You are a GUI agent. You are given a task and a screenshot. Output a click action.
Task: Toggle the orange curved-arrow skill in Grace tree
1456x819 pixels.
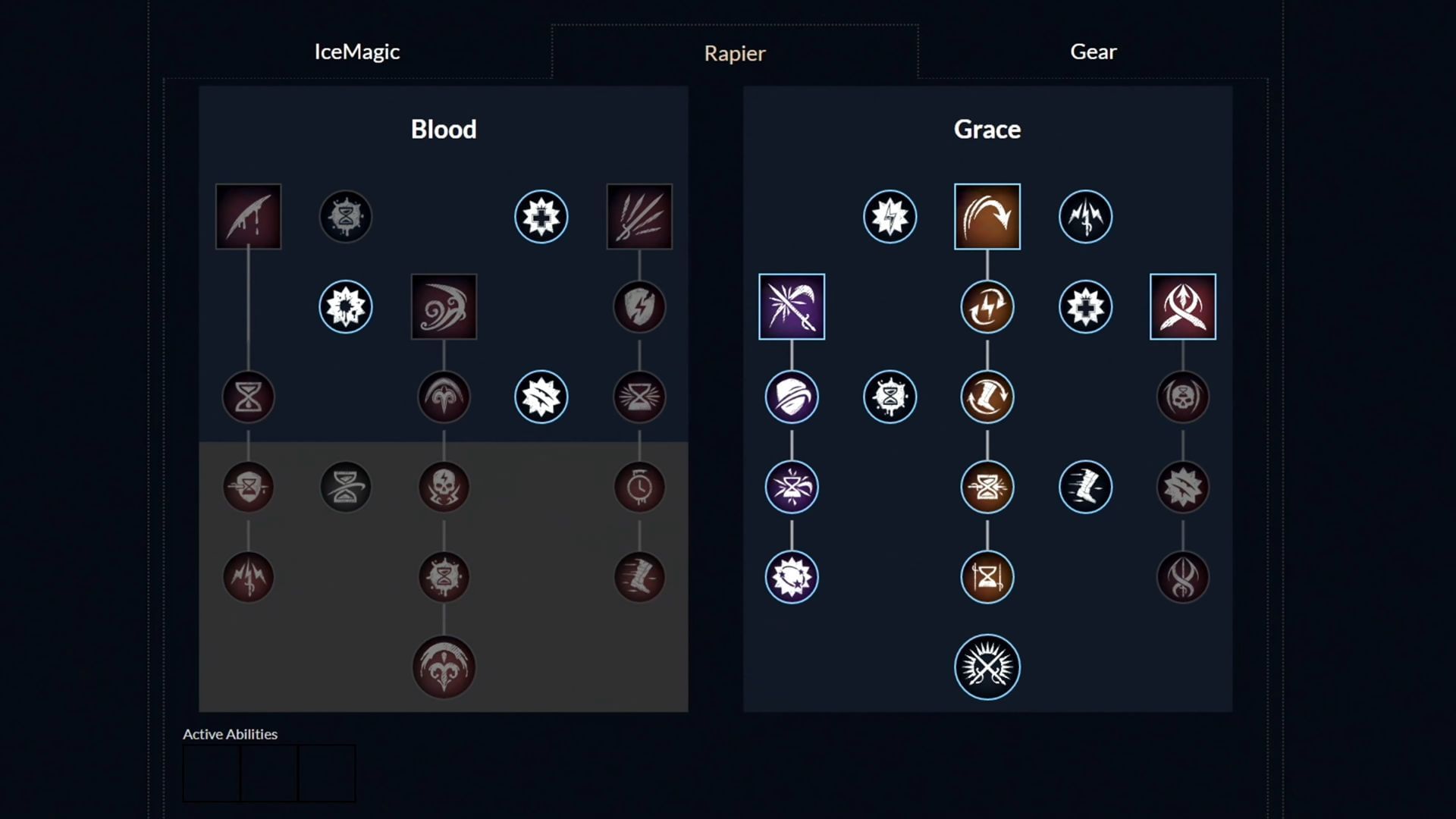click(x=987, y=216)
